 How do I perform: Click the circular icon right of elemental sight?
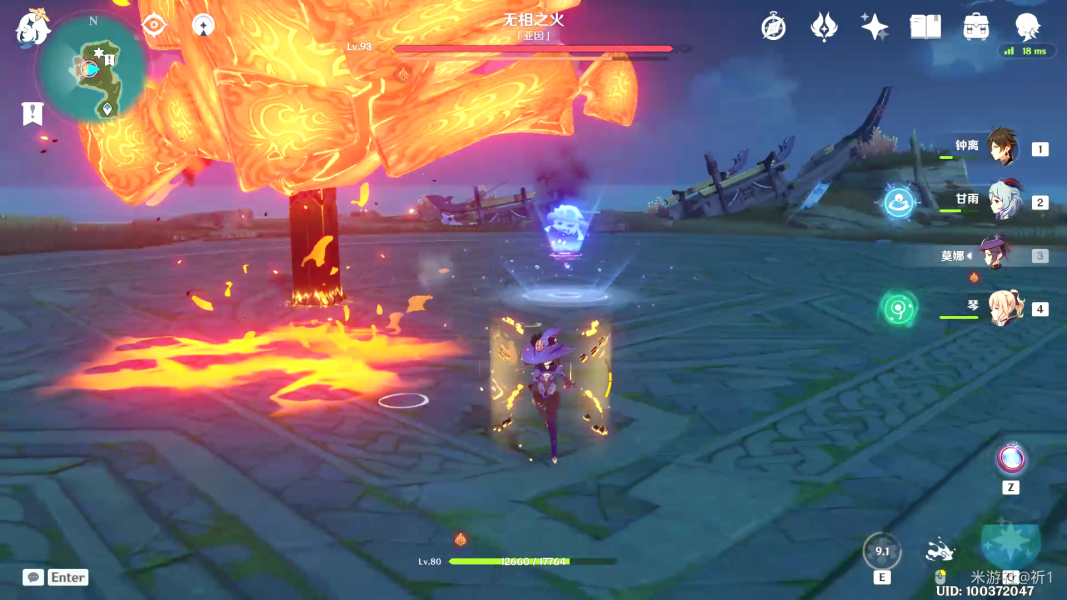pyautogui.click(x=203, y=25)
